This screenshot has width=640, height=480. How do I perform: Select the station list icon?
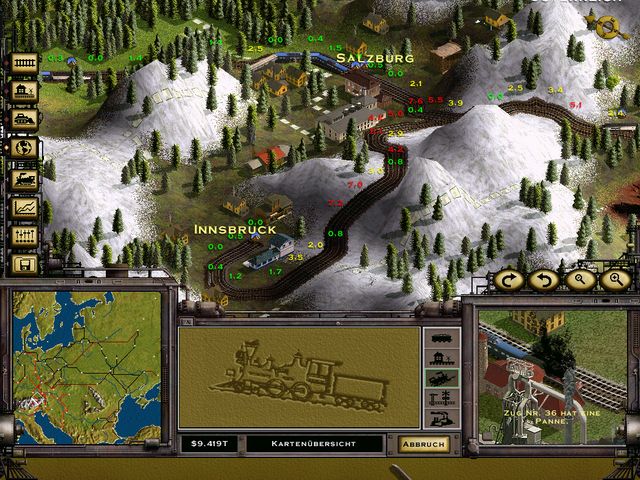[441, 359]
